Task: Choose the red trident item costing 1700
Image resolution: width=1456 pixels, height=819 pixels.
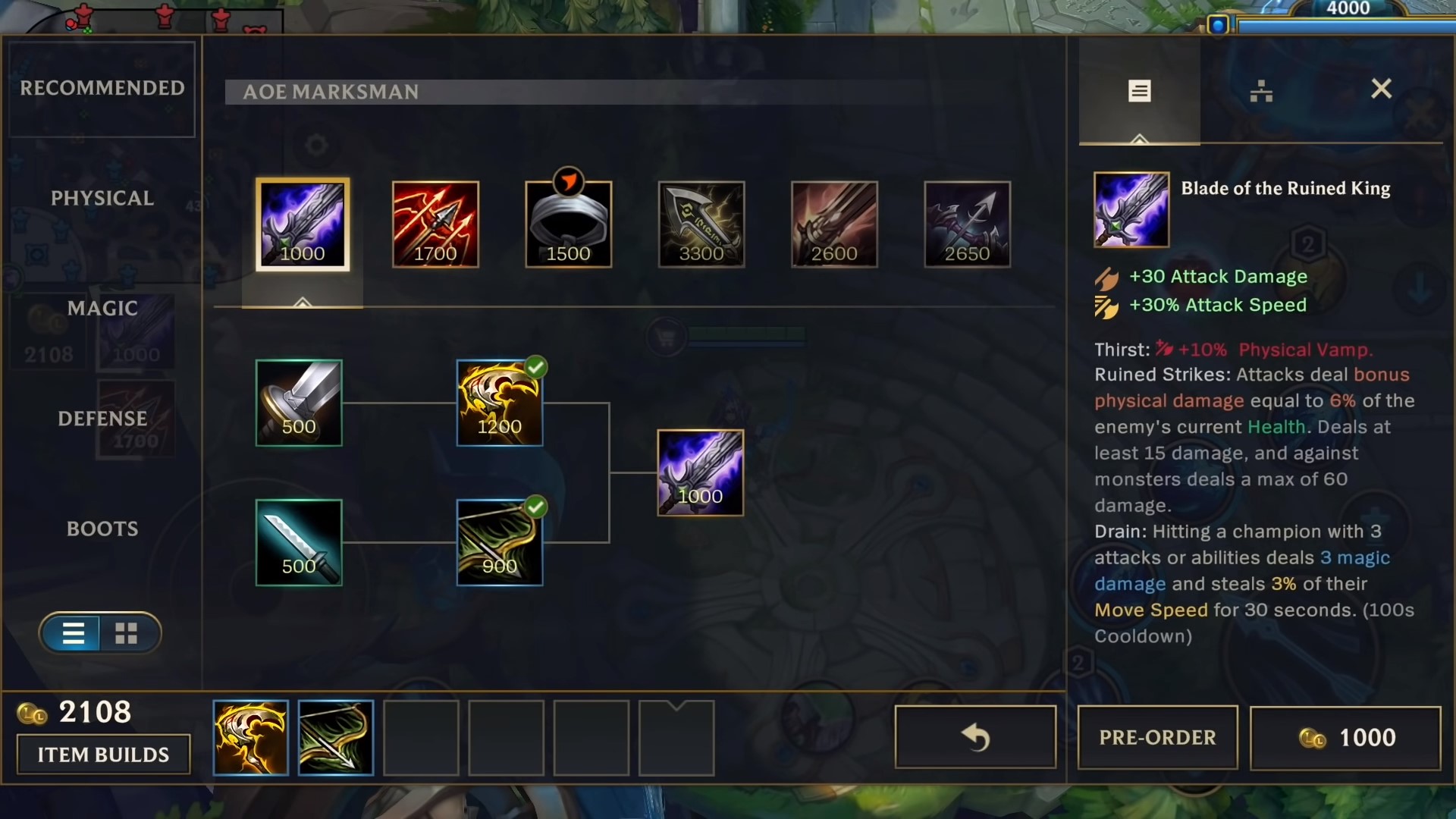Action: [x=435, y=224]
